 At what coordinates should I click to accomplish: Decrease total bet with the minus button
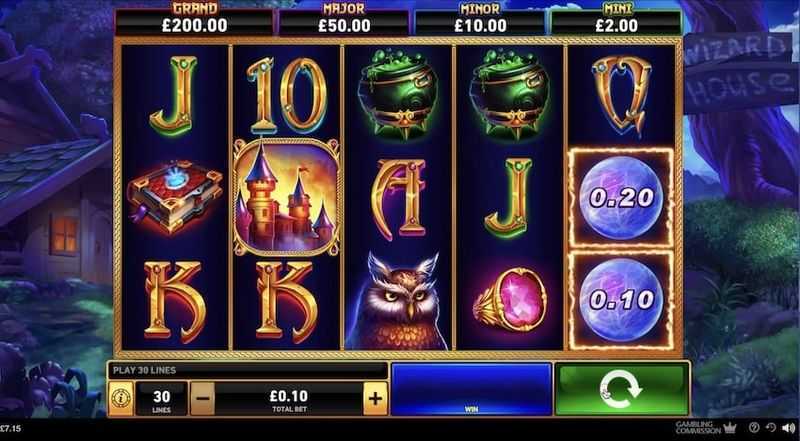(202, 398)
